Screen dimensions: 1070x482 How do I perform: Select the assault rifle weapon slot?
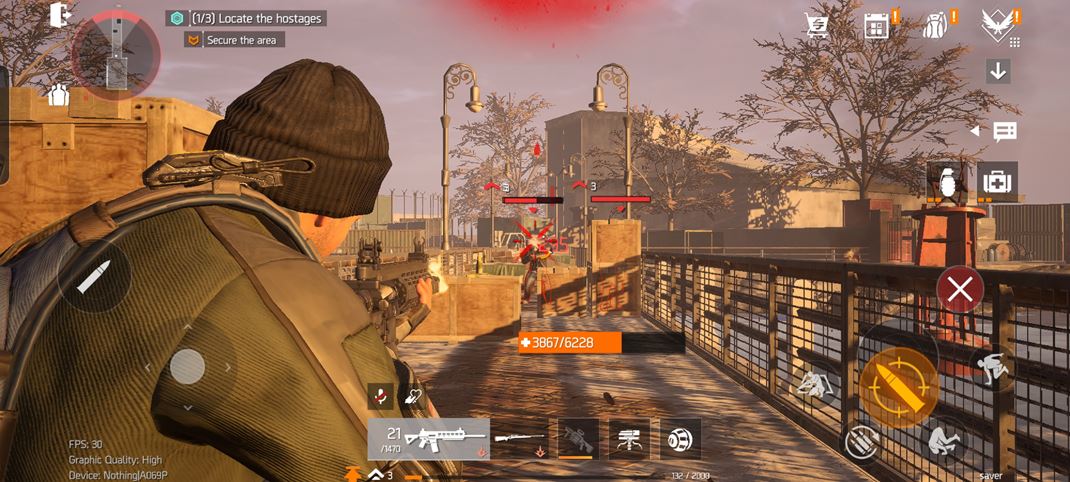[x=429, y=439]
